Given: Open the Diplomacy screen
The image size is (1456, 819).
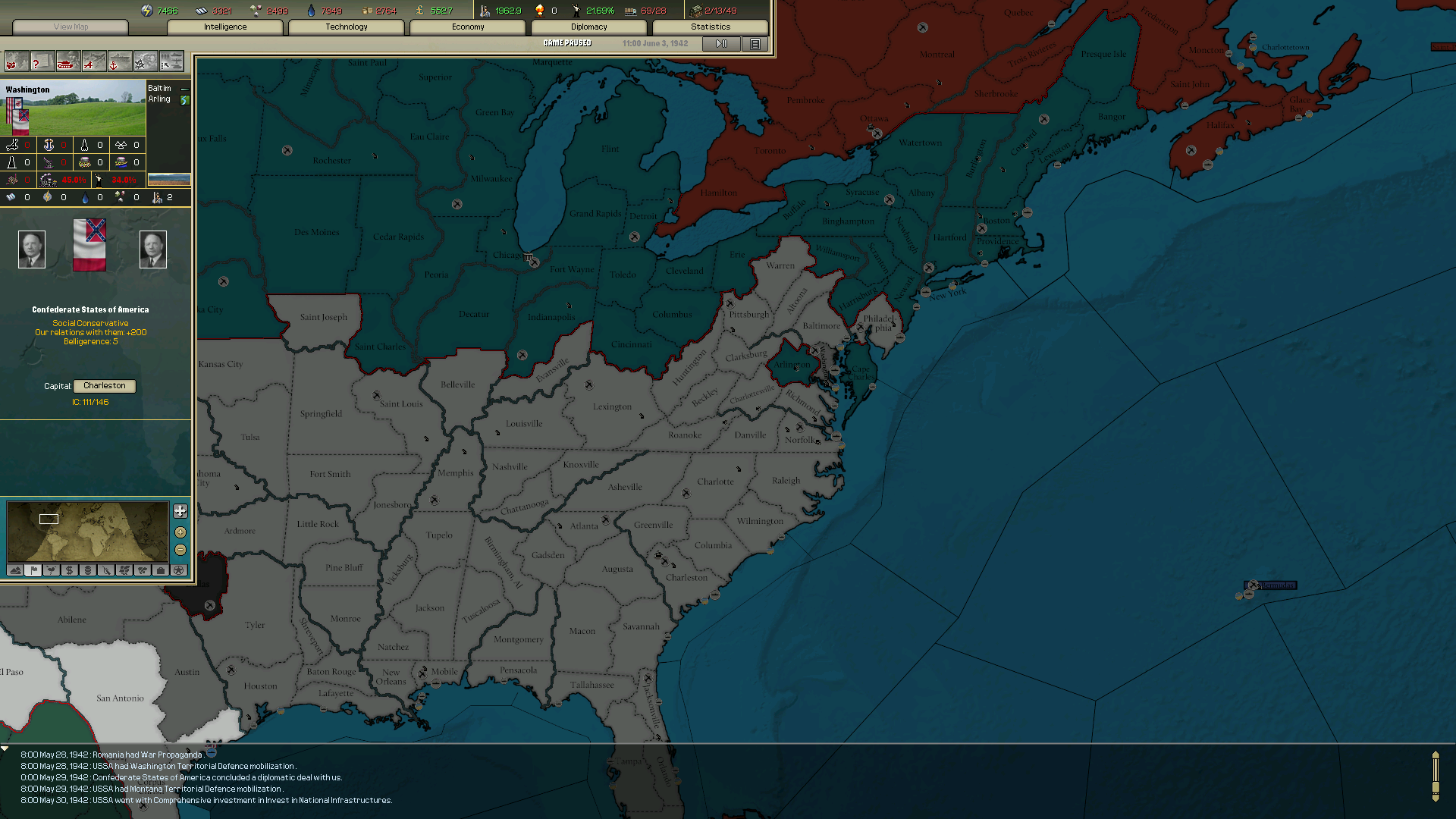Looking at the screenshot, I should 589,27.
